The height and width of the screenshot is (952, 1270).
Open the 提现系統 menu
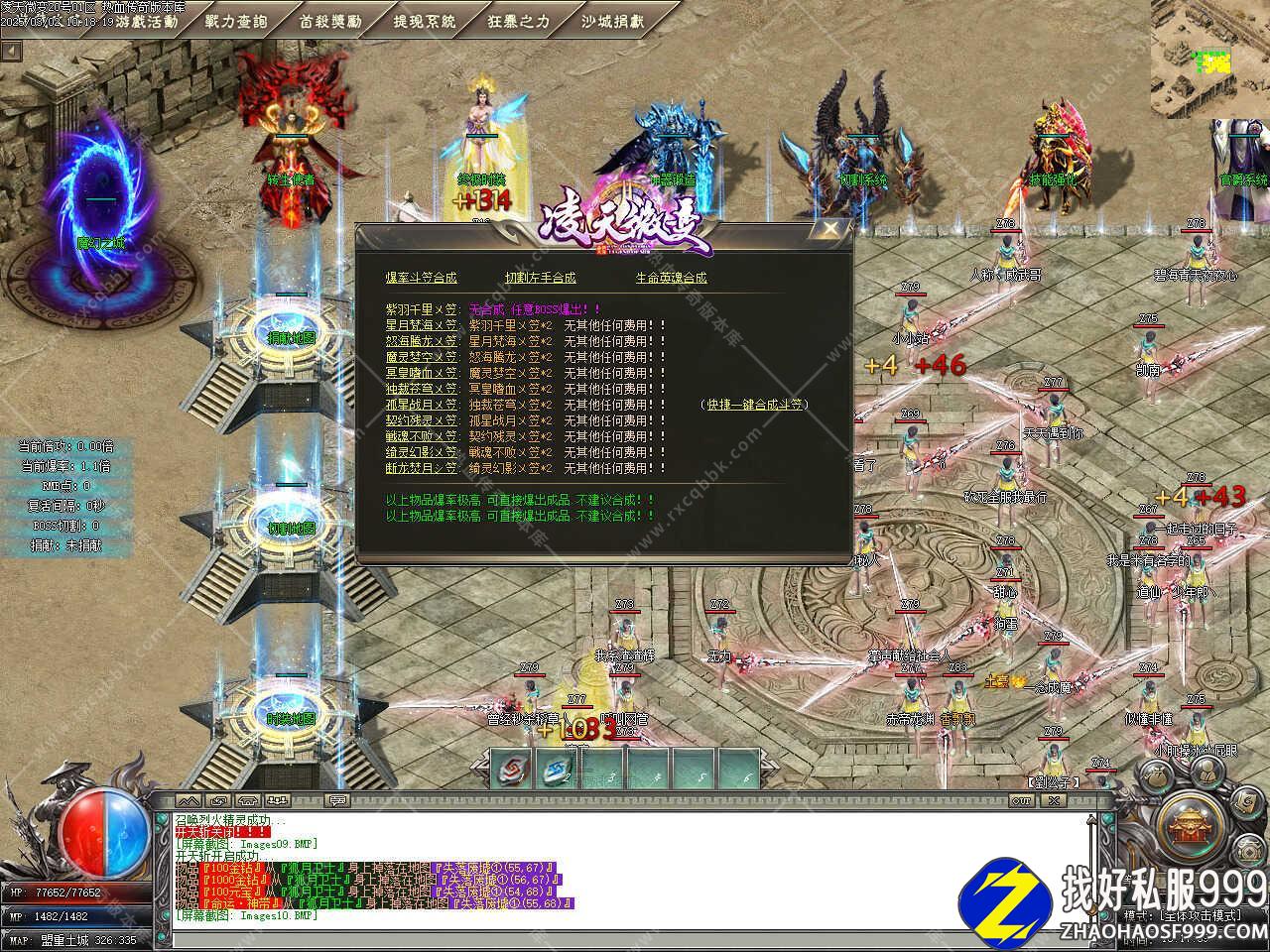click(x=425, y=20)
